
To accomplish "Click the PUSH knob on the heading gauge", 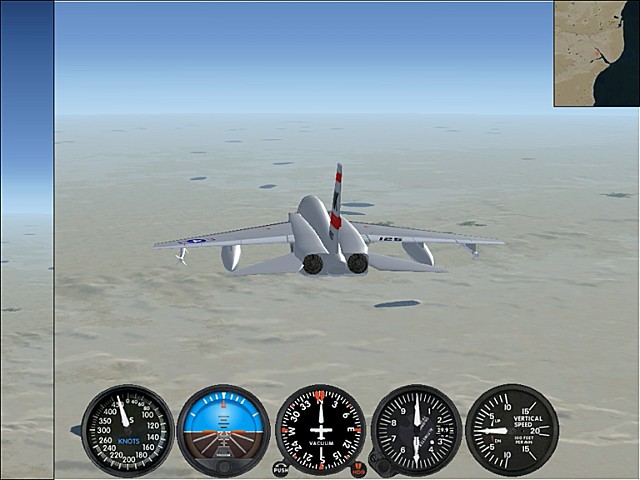I will (x=280, y=469).
